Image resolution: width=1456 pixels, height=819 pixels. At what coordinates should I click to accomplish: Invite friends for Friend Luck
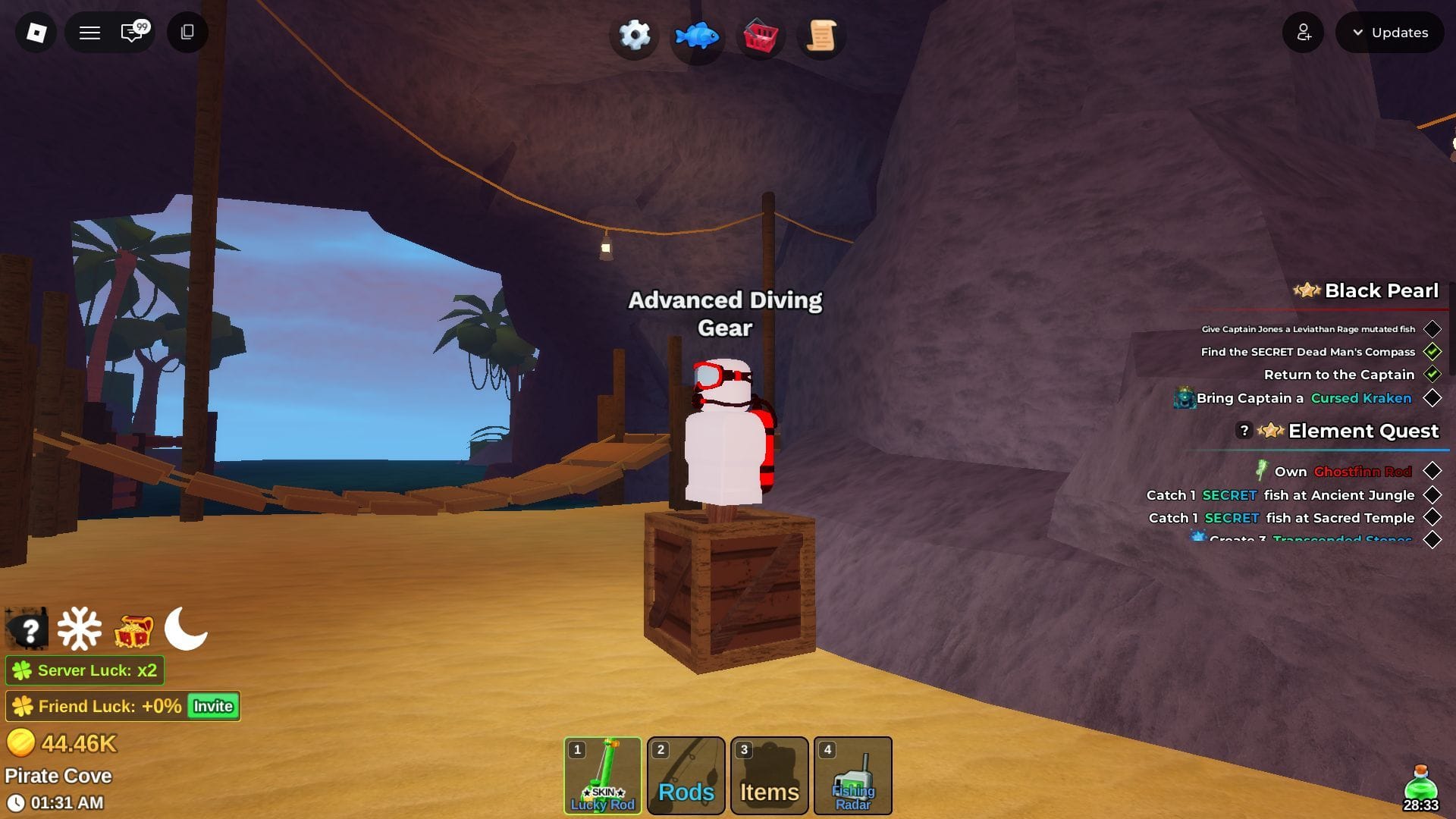[x=213, y=706]
